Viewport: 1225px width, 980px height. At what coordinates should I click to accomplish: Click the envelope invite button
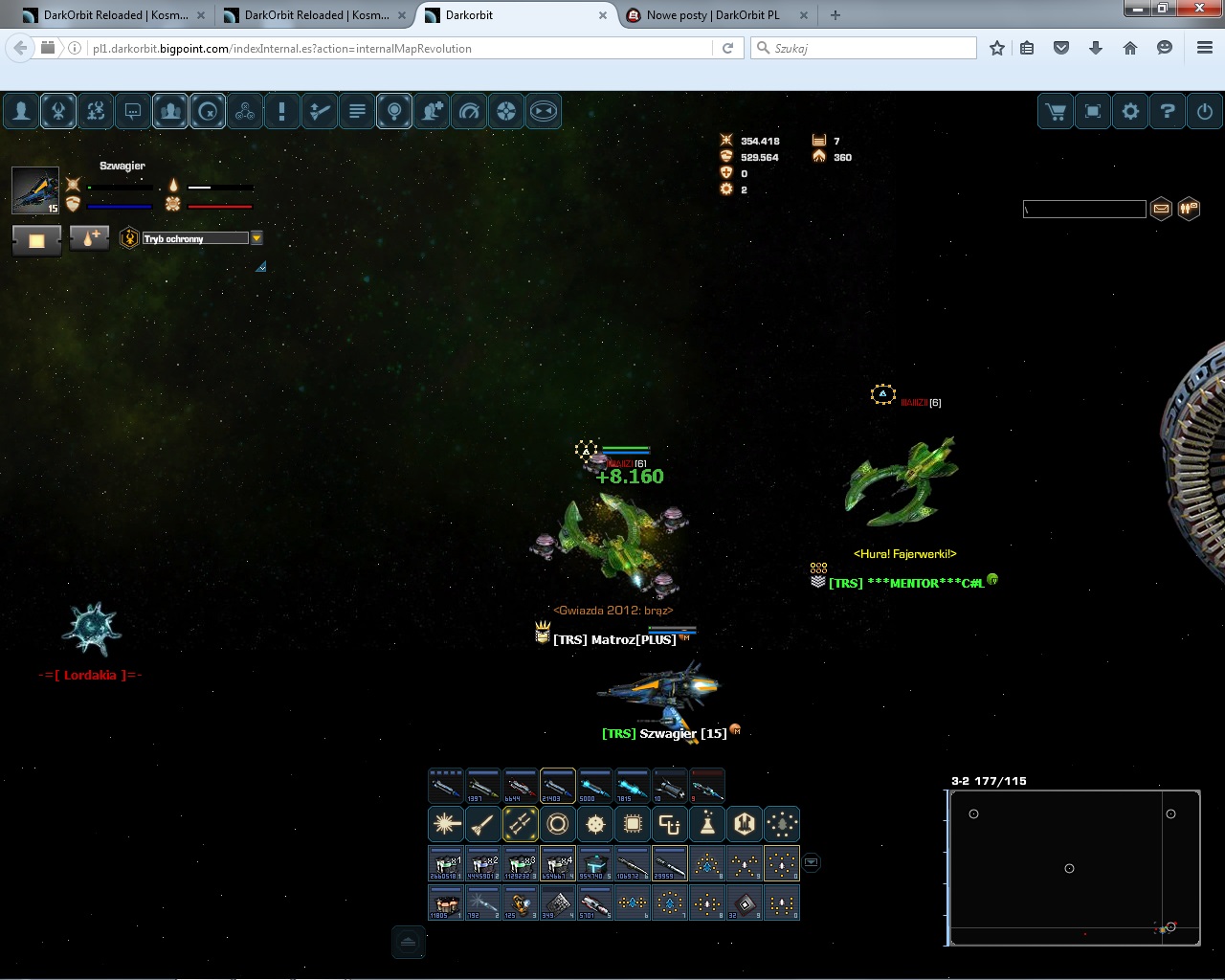pyautogui.click(x=1161, y=208)
